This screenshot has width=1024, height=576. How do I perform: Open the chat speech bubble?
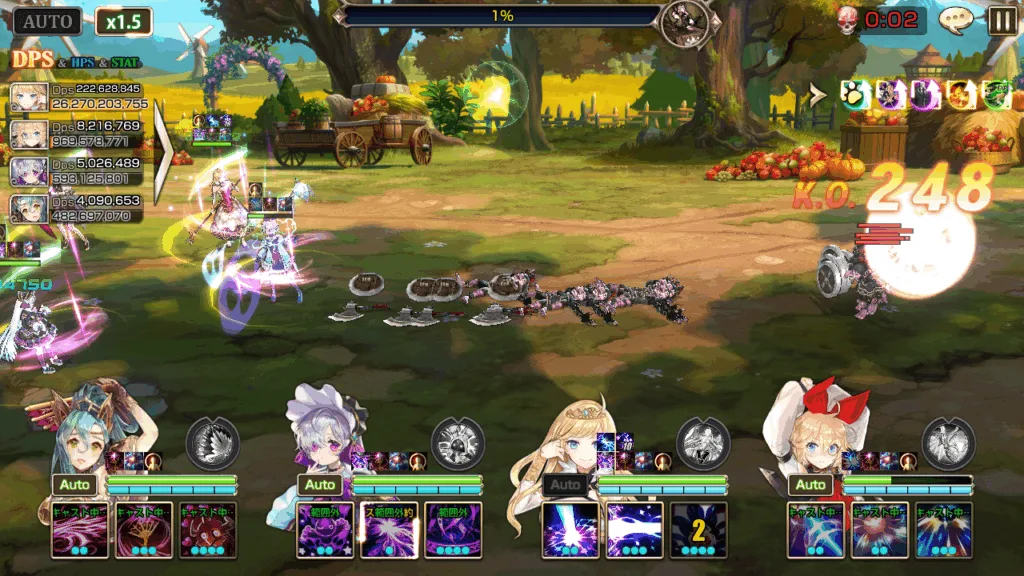tap(956, 20)
